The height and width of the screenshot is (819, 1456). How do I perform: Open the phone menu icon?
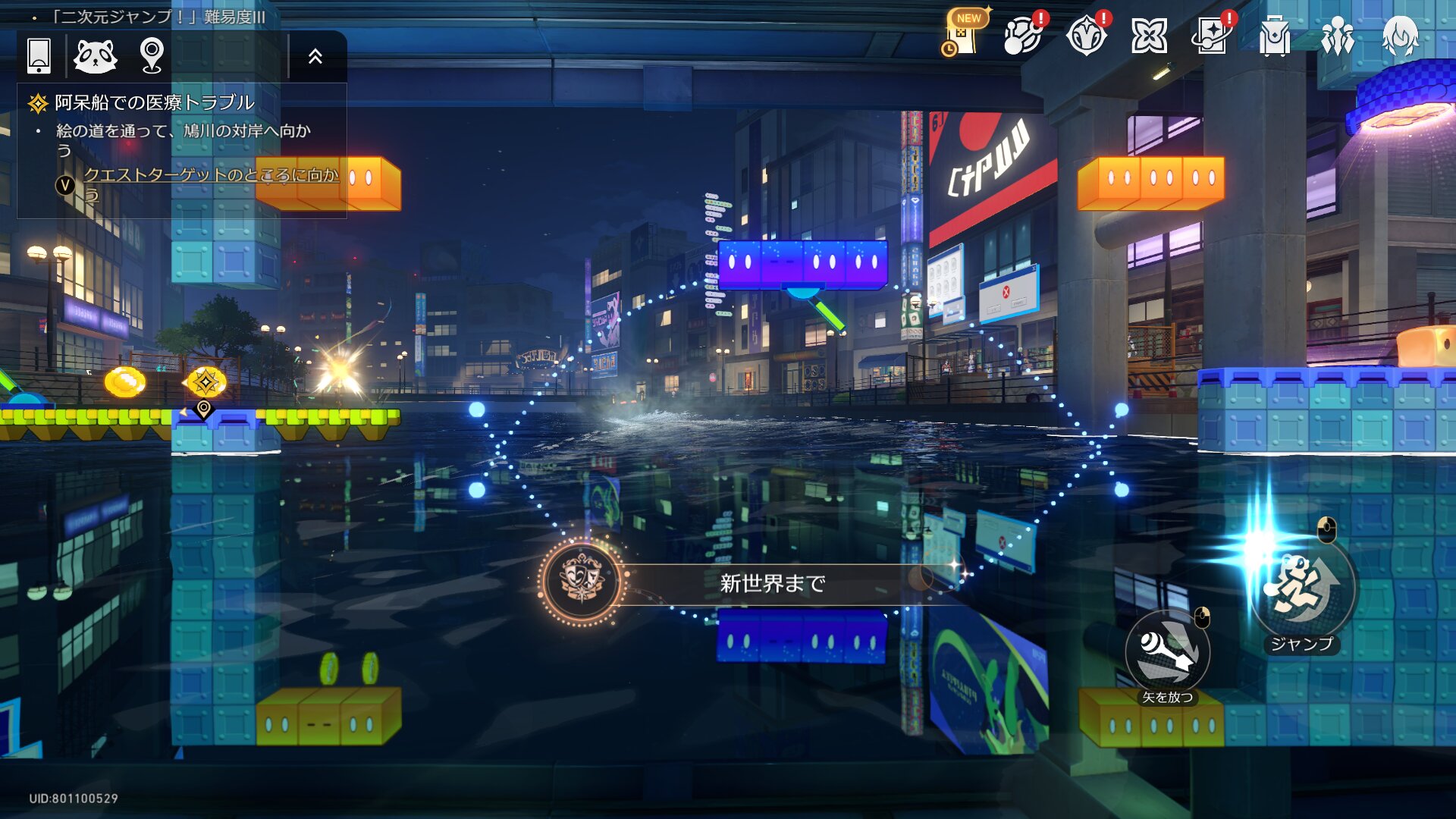coord(39,55)
